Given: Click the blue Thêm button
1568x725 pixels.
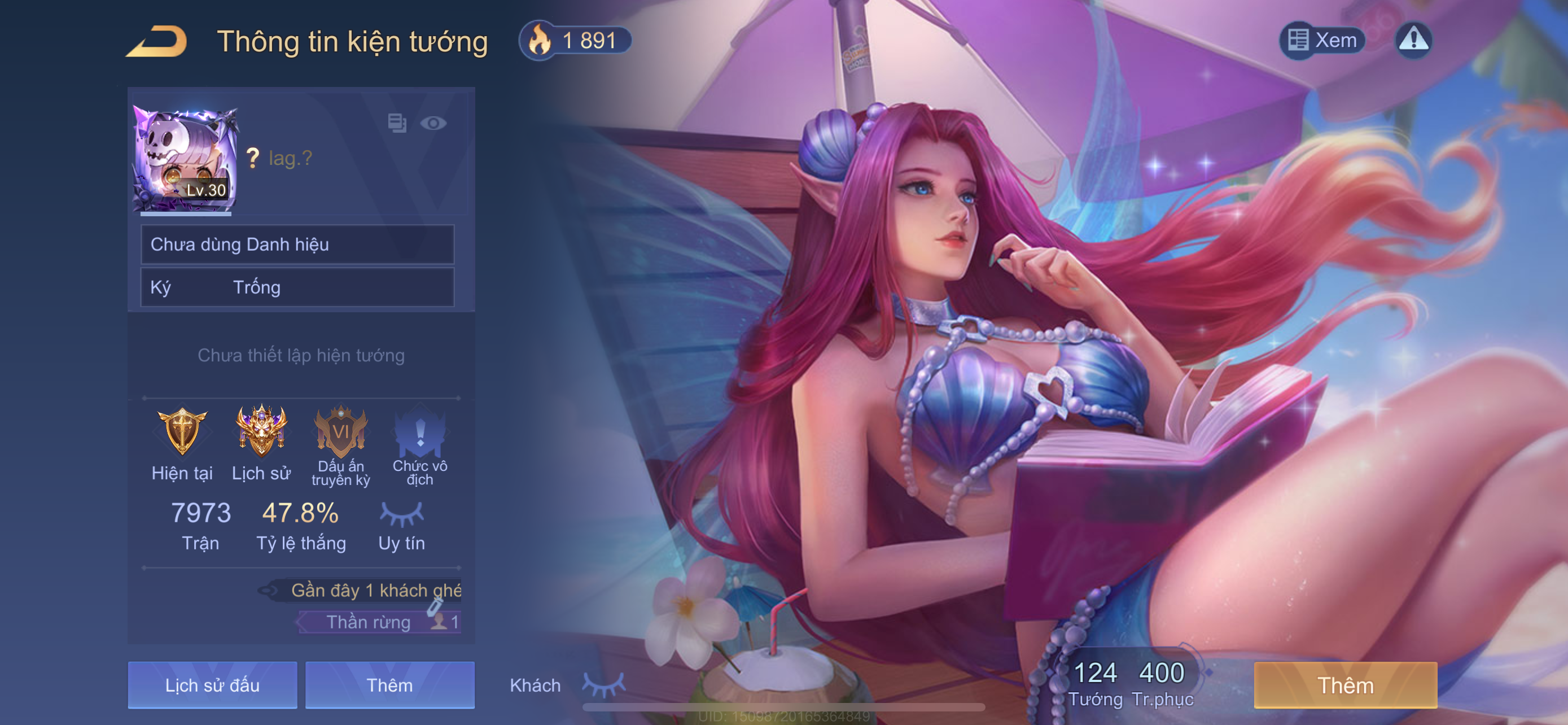Looking at the screenshot, I should (x=389, y=685).
